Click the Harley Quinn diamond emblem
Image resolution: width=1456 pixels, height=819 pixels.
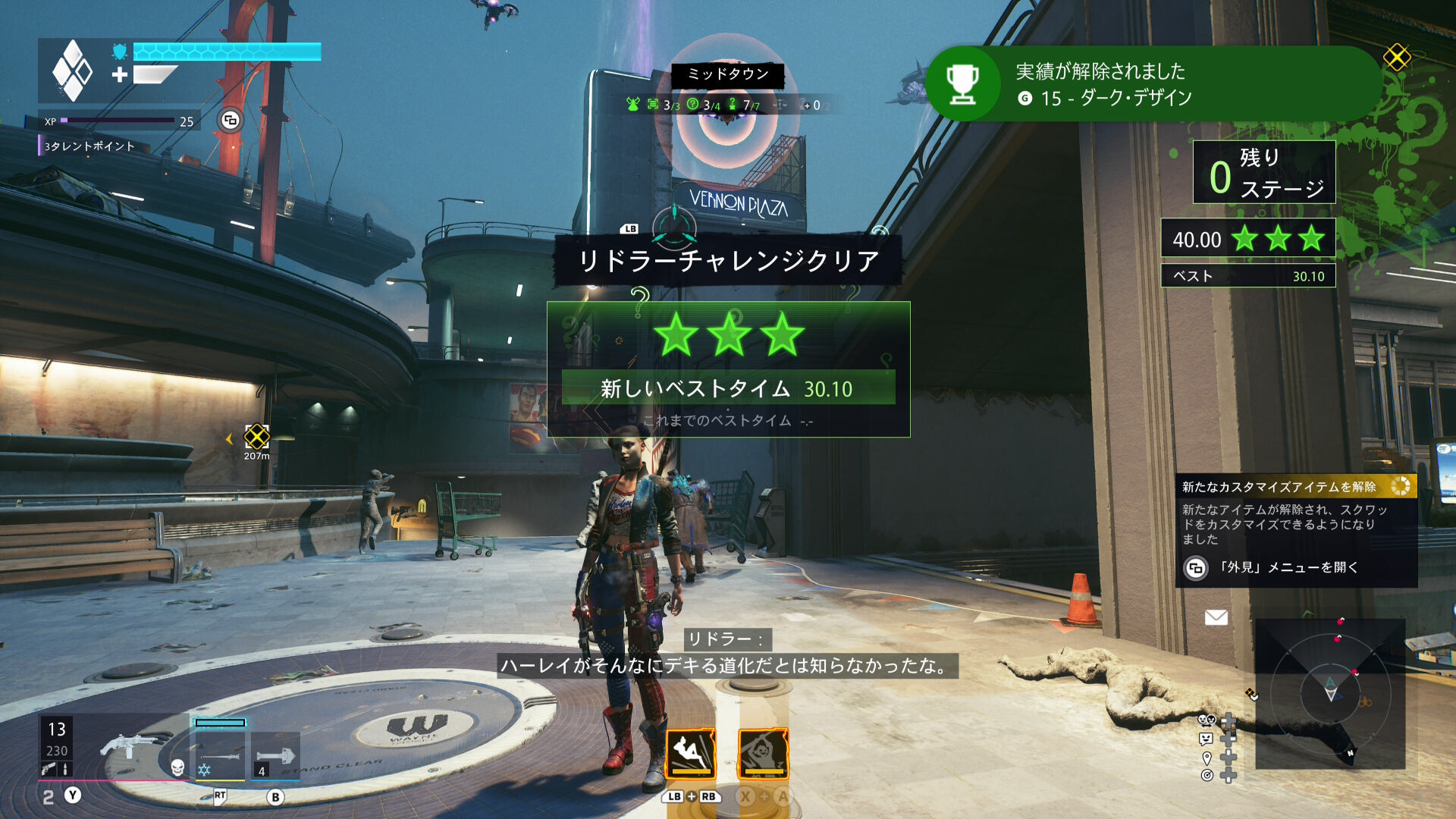72,71
